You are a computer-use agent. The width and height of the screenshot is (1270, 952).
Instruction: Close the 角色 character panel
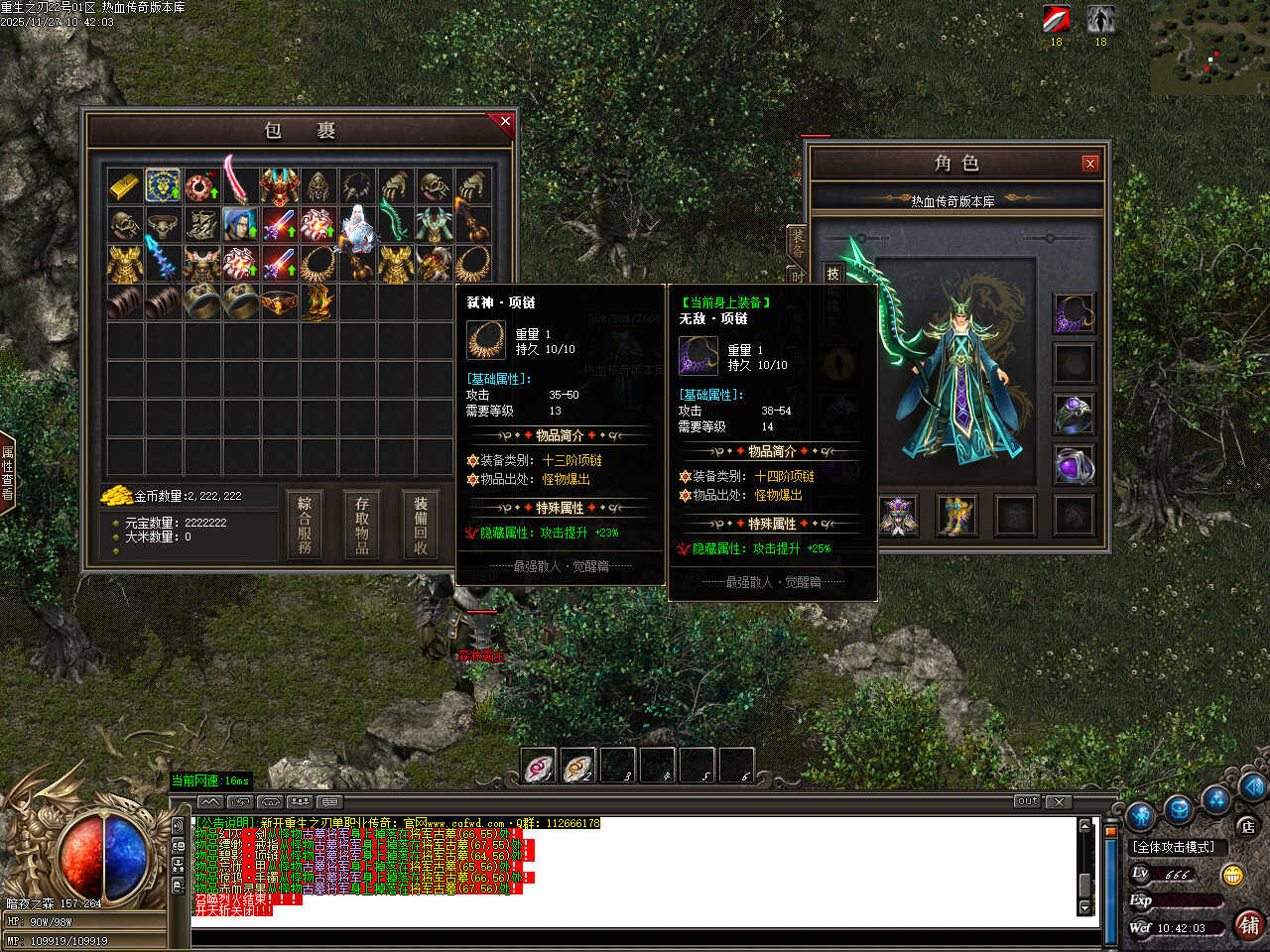1090,164
